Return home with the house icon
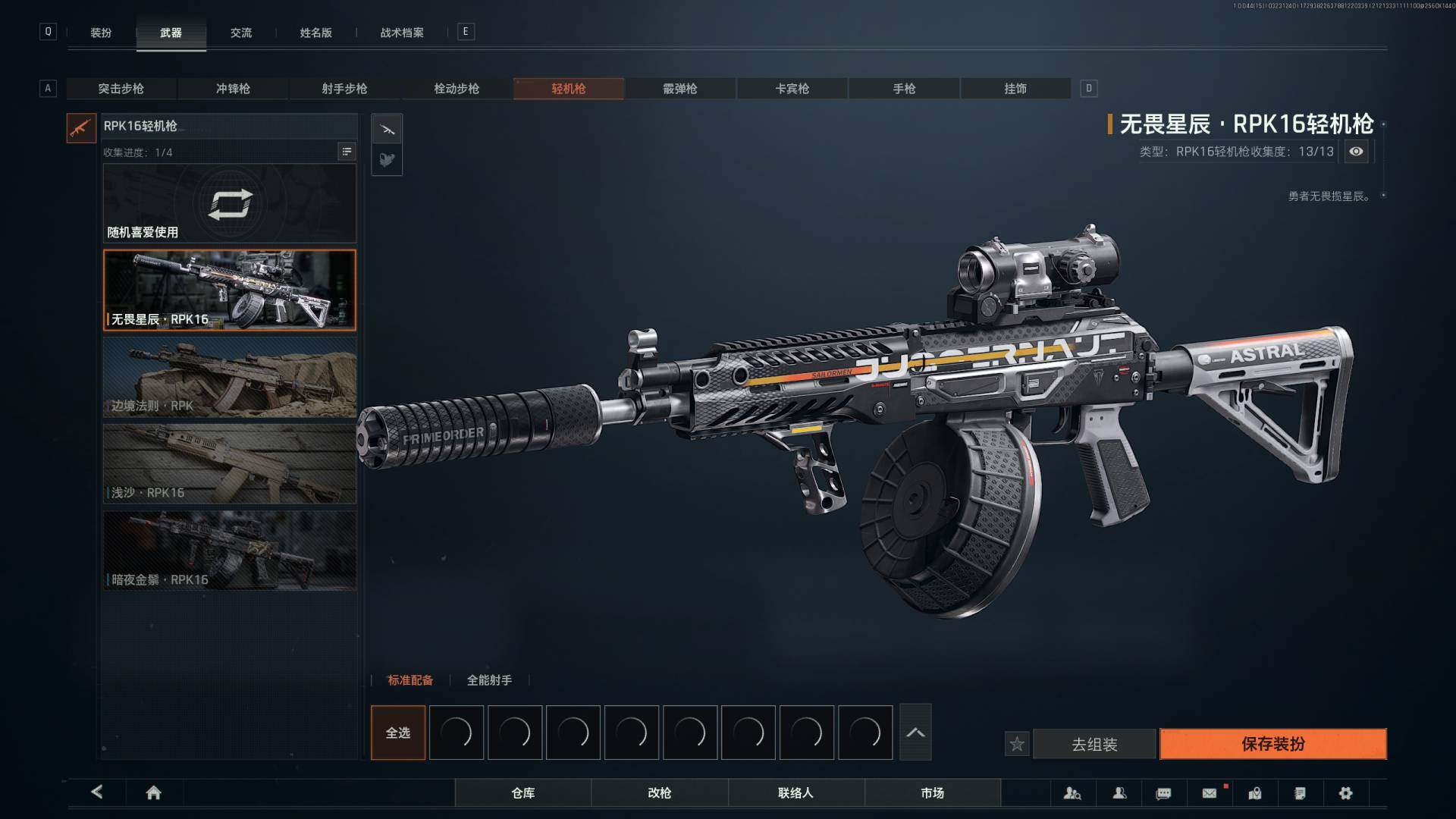Screen dimensions: 1456x819 click(x=153, y=792)
